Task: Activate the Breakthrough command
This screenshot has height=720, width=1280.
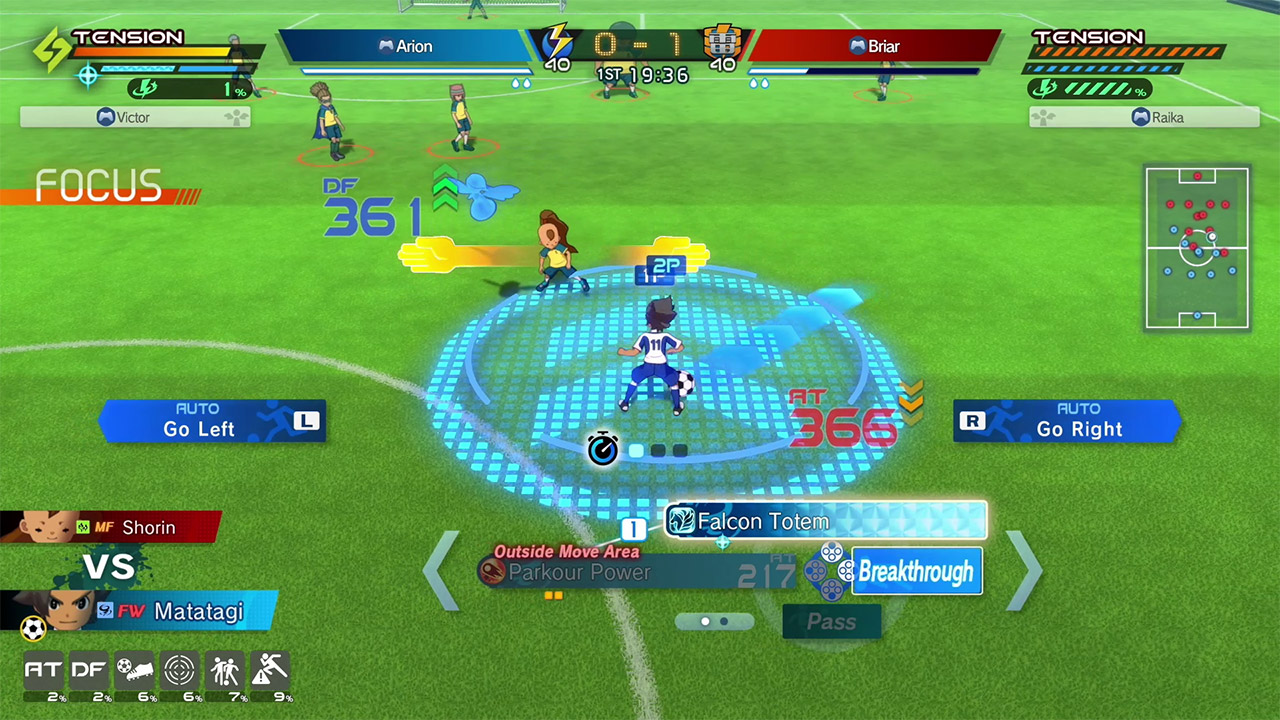Action: pos(916,571)
